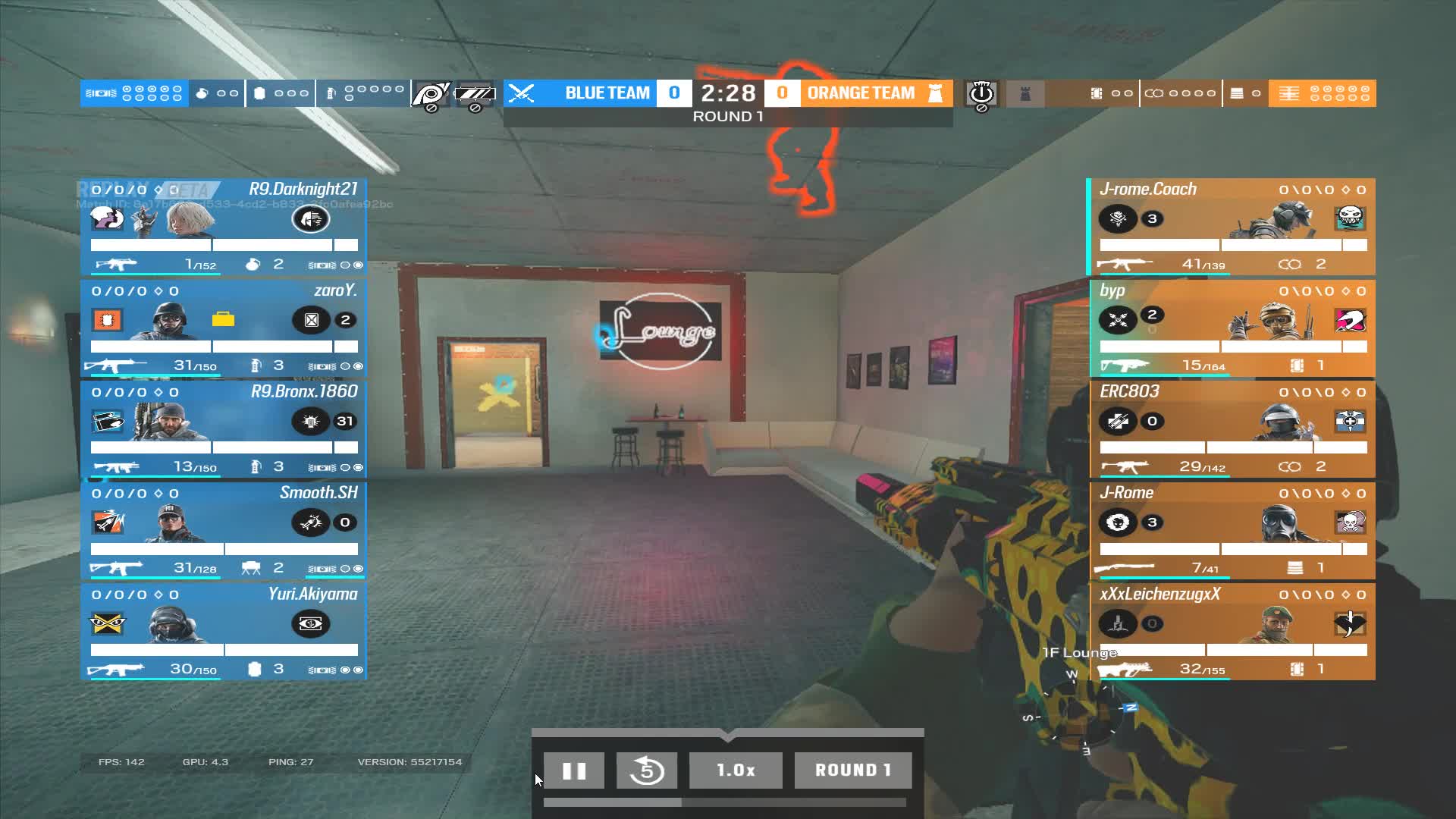Click Smooth.SH's thermite charge ability icon
This screenshot has width=1456, height=819.
[312, 522]
